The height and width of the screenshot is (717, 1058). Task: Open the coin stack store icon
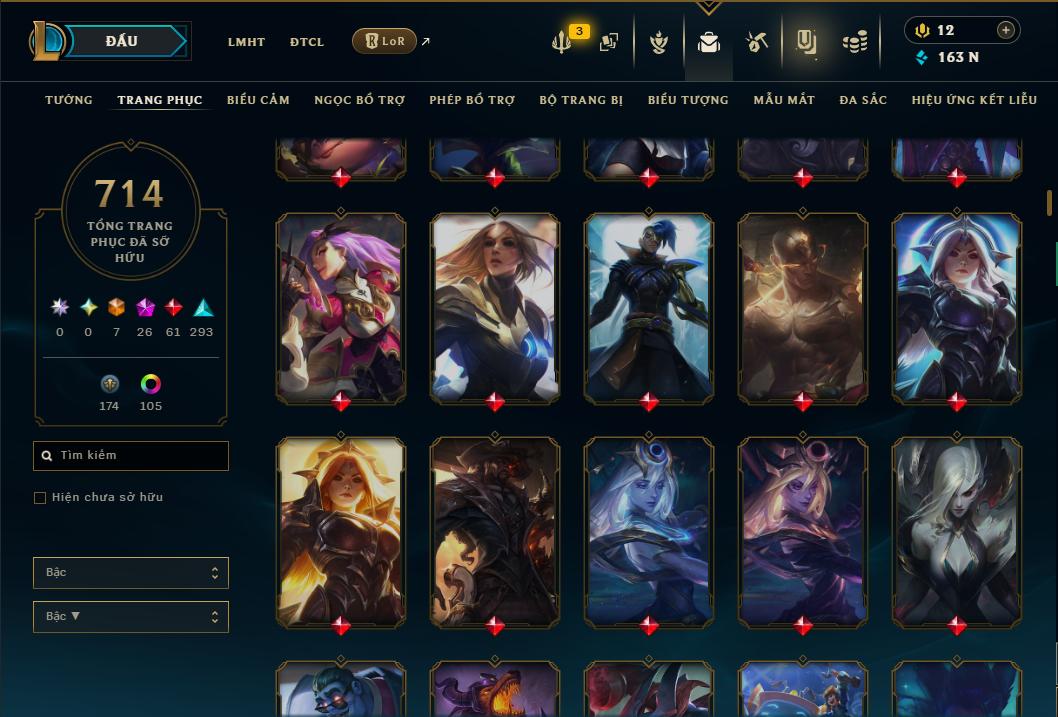point(854,42)
